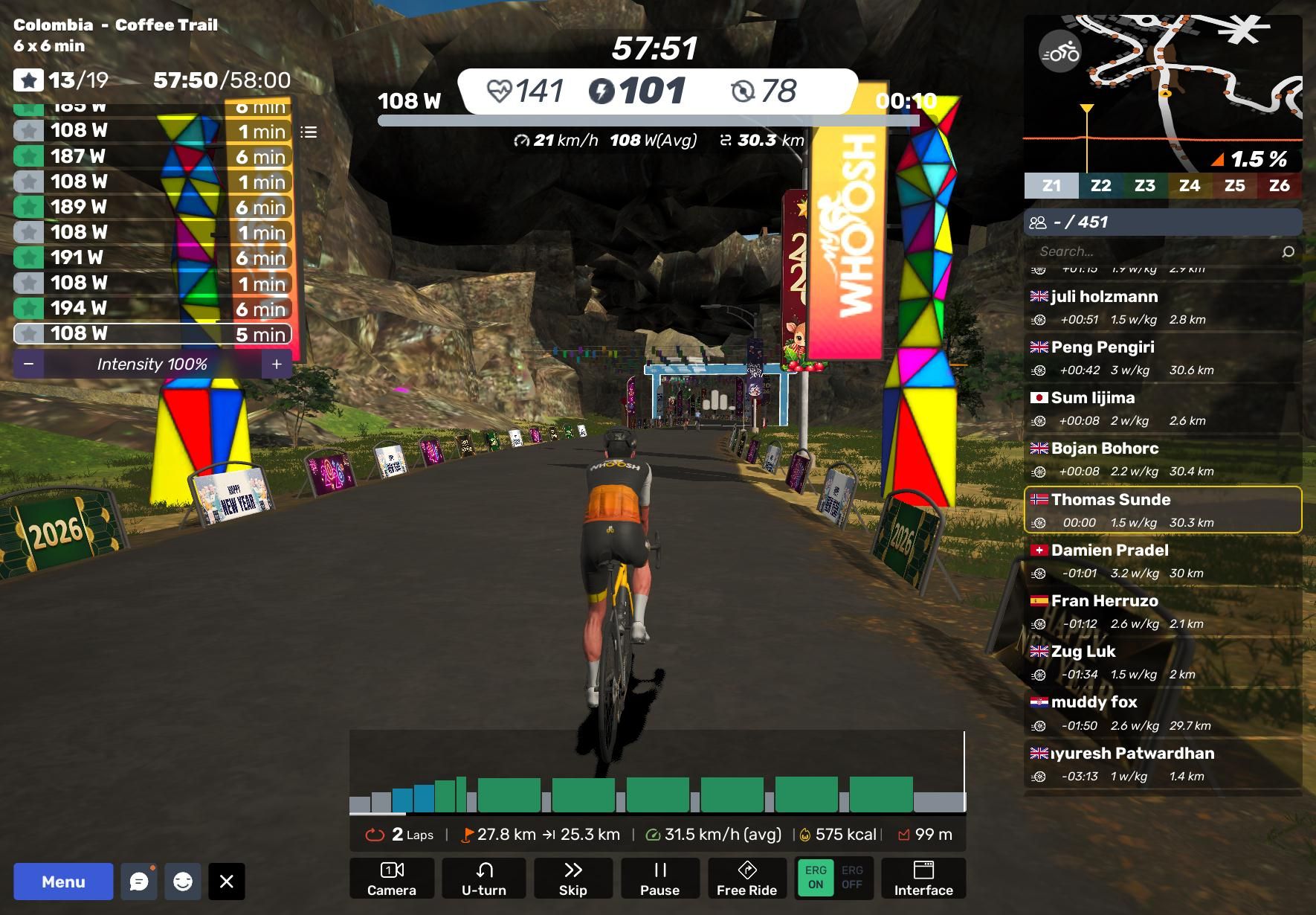Decrease workout intensity with minus button
Viewport: 1316px width, 915px height.
(29, 364)
